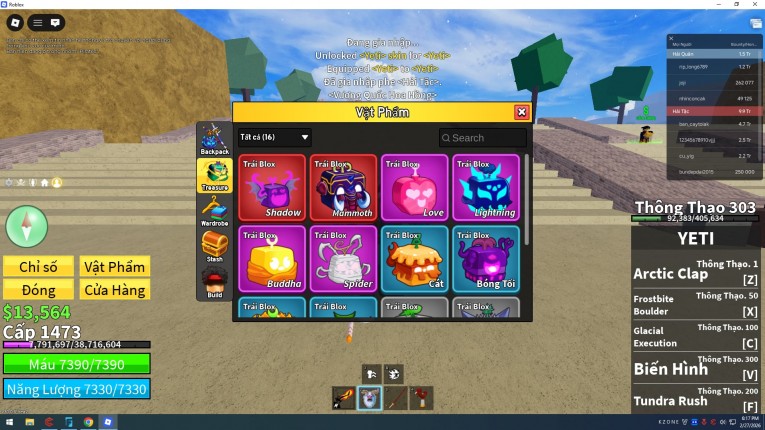This screenshot has height=430, width=765.
Task: Open the Cửa Hàng shop
Action: click(x=115, y=290)
